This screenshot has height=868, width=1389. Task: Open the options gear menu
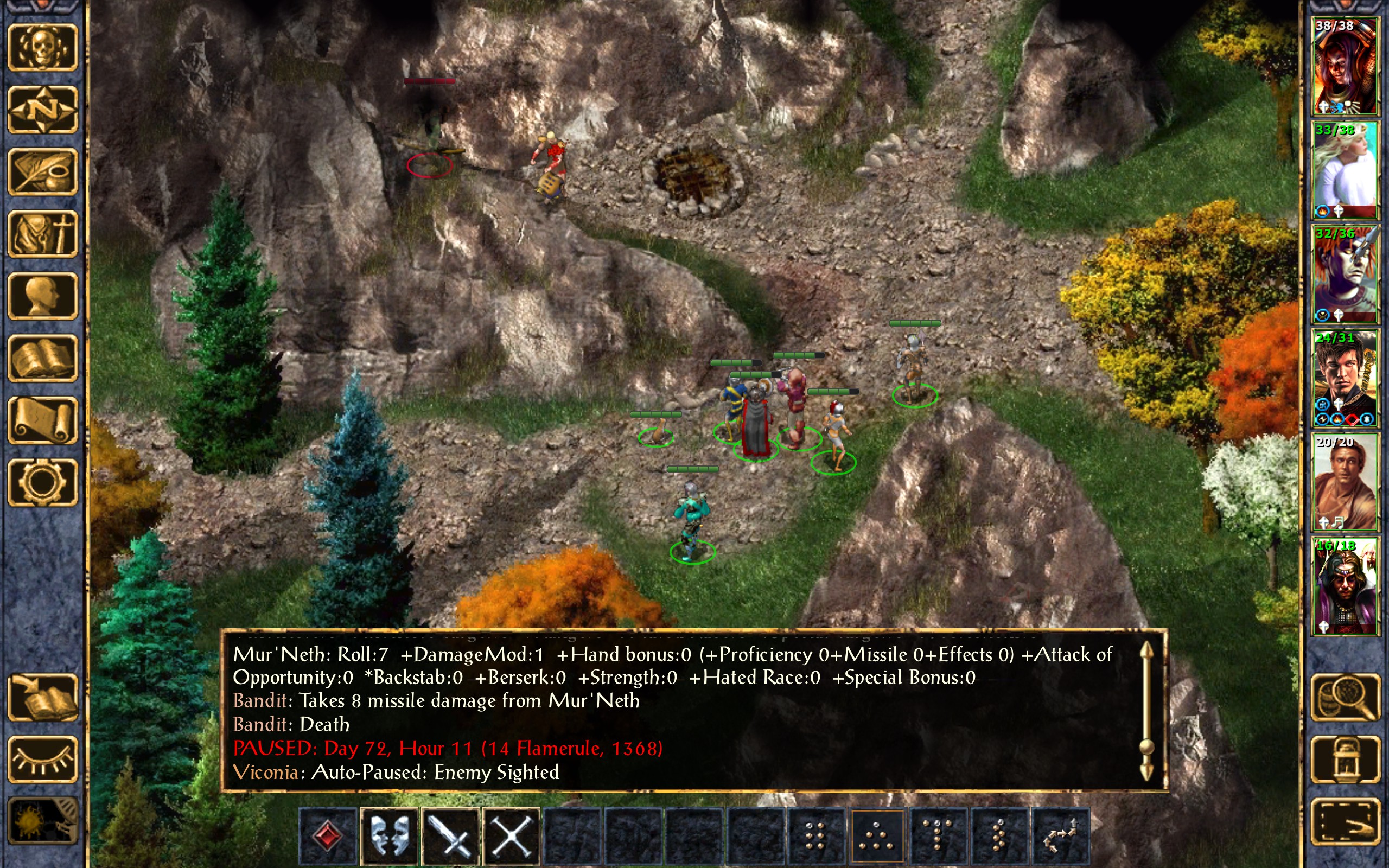coord(43,482)
